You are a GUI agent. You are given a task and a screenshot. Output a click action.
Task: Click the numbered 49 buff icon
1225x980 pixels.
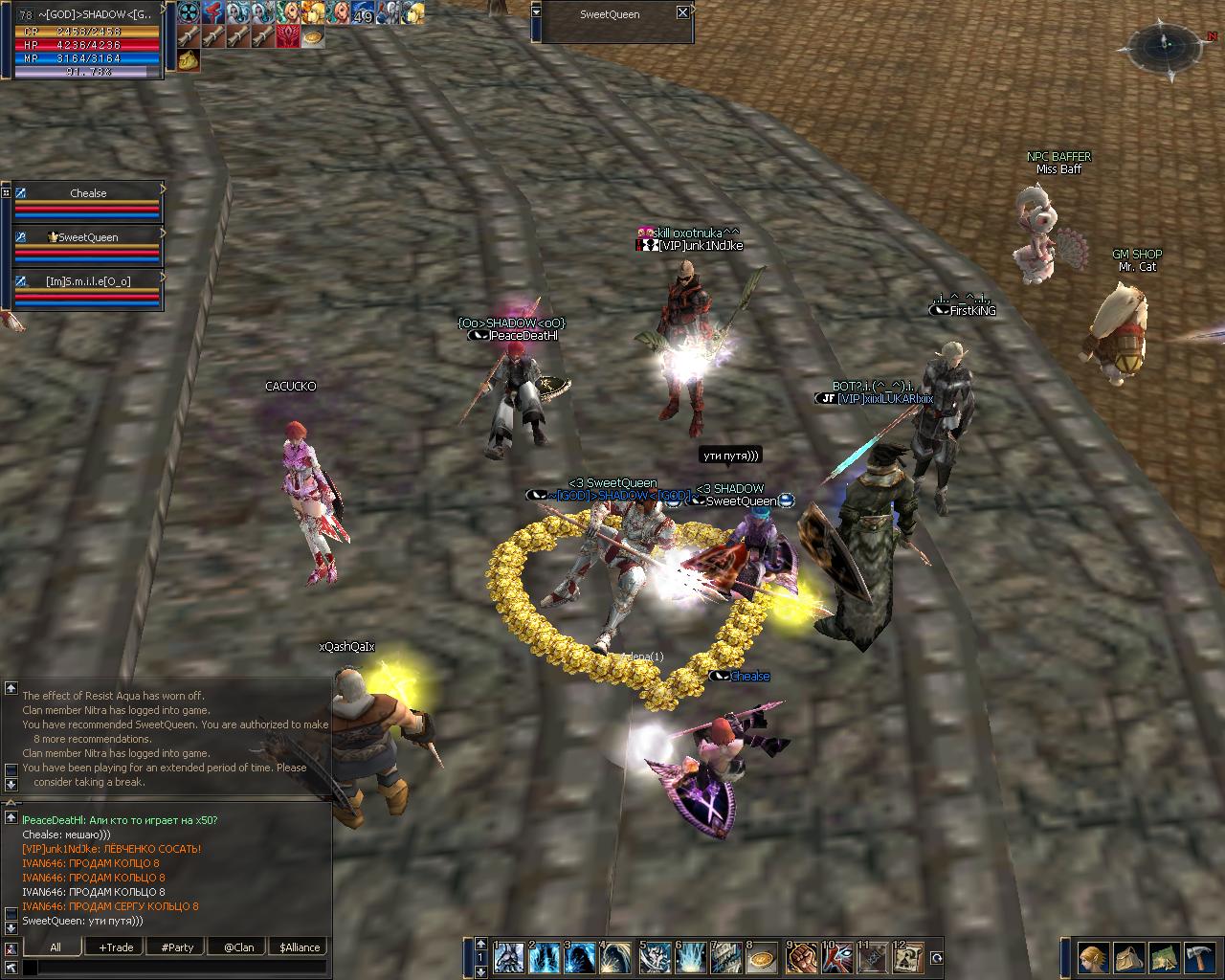363,13
